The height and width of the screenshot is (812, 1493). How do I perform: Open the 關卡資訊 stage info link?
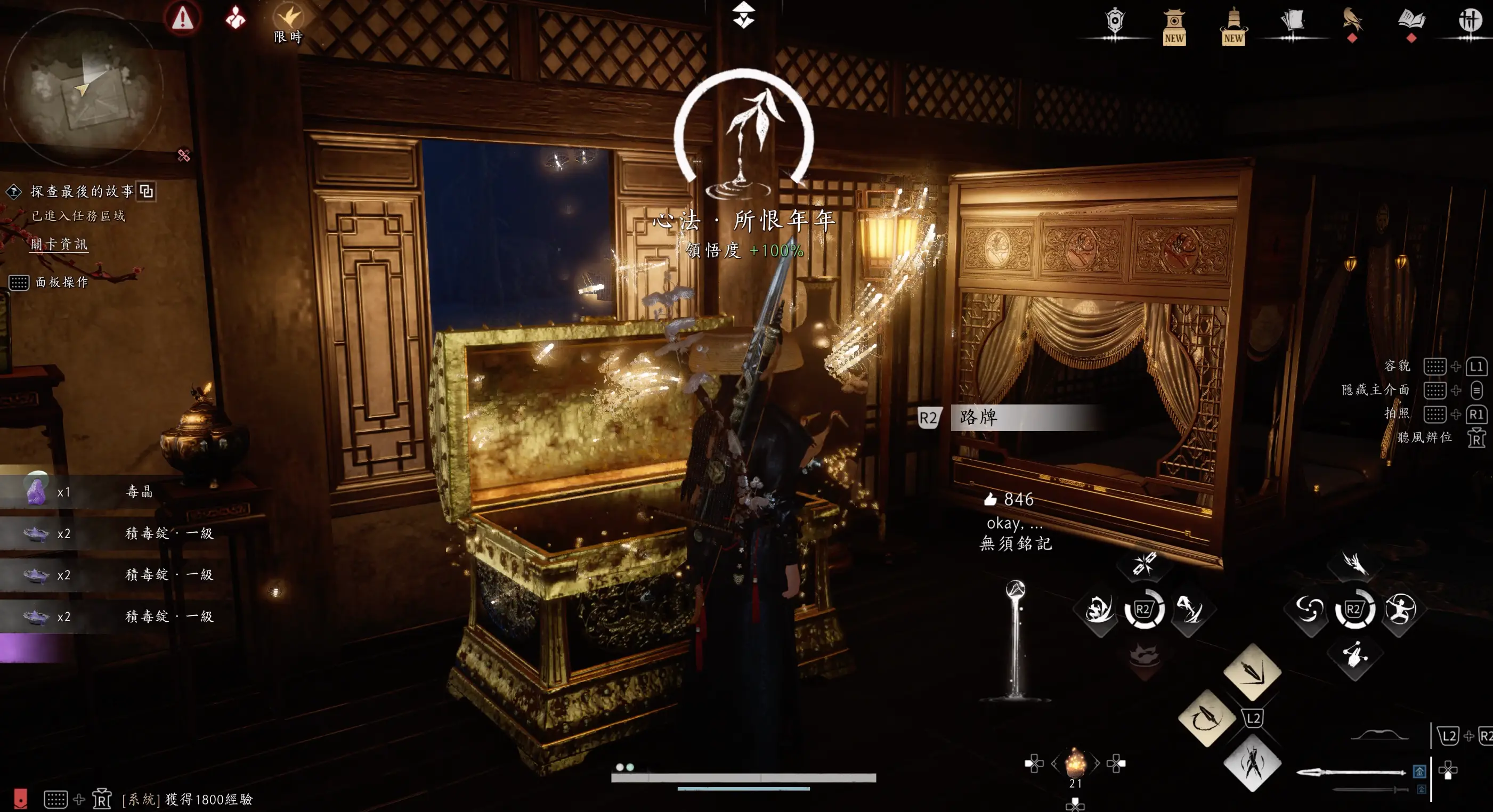tap(59, 244)
